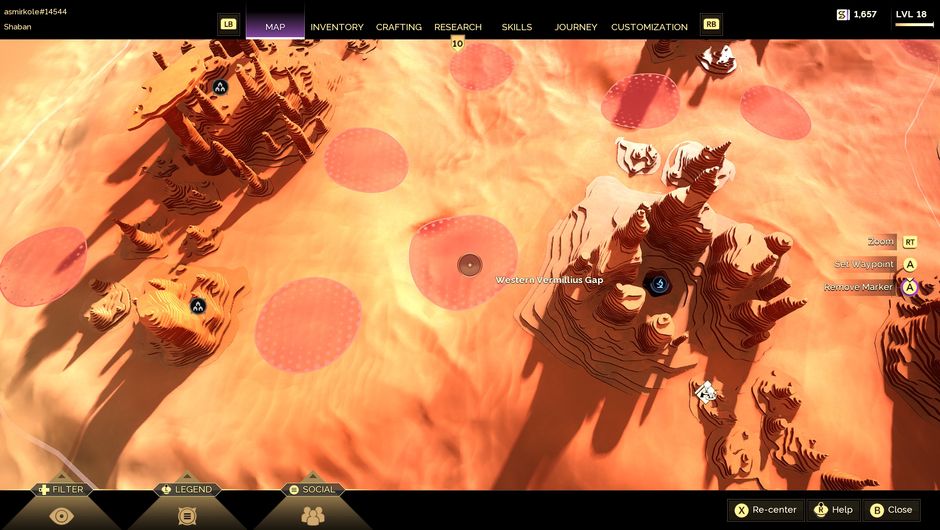
Task: Select the Western Vermillius Gap location marker
Action: (658, 285)
